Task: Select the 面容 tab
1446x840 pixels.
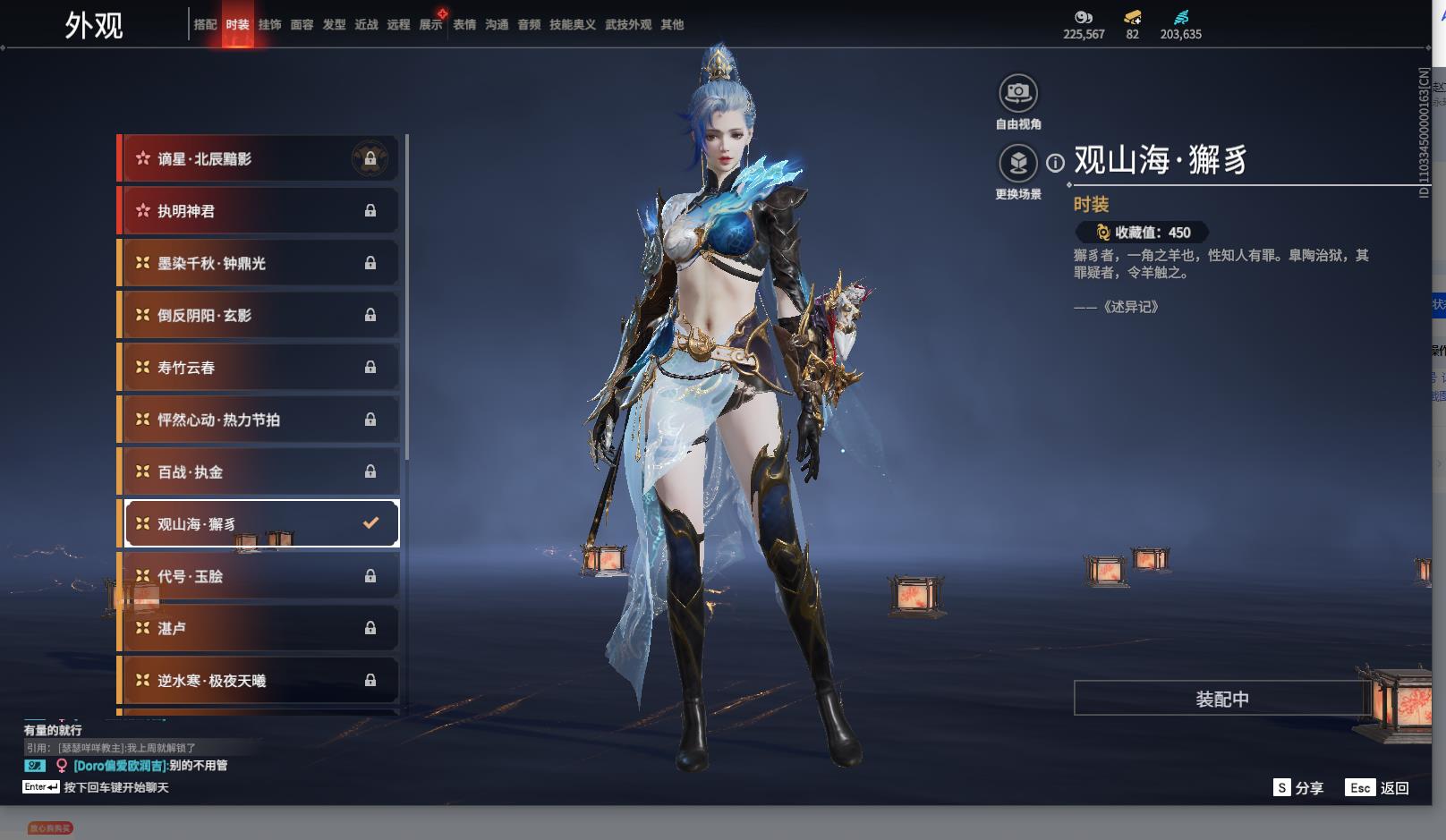Action: tap(302, 25)
